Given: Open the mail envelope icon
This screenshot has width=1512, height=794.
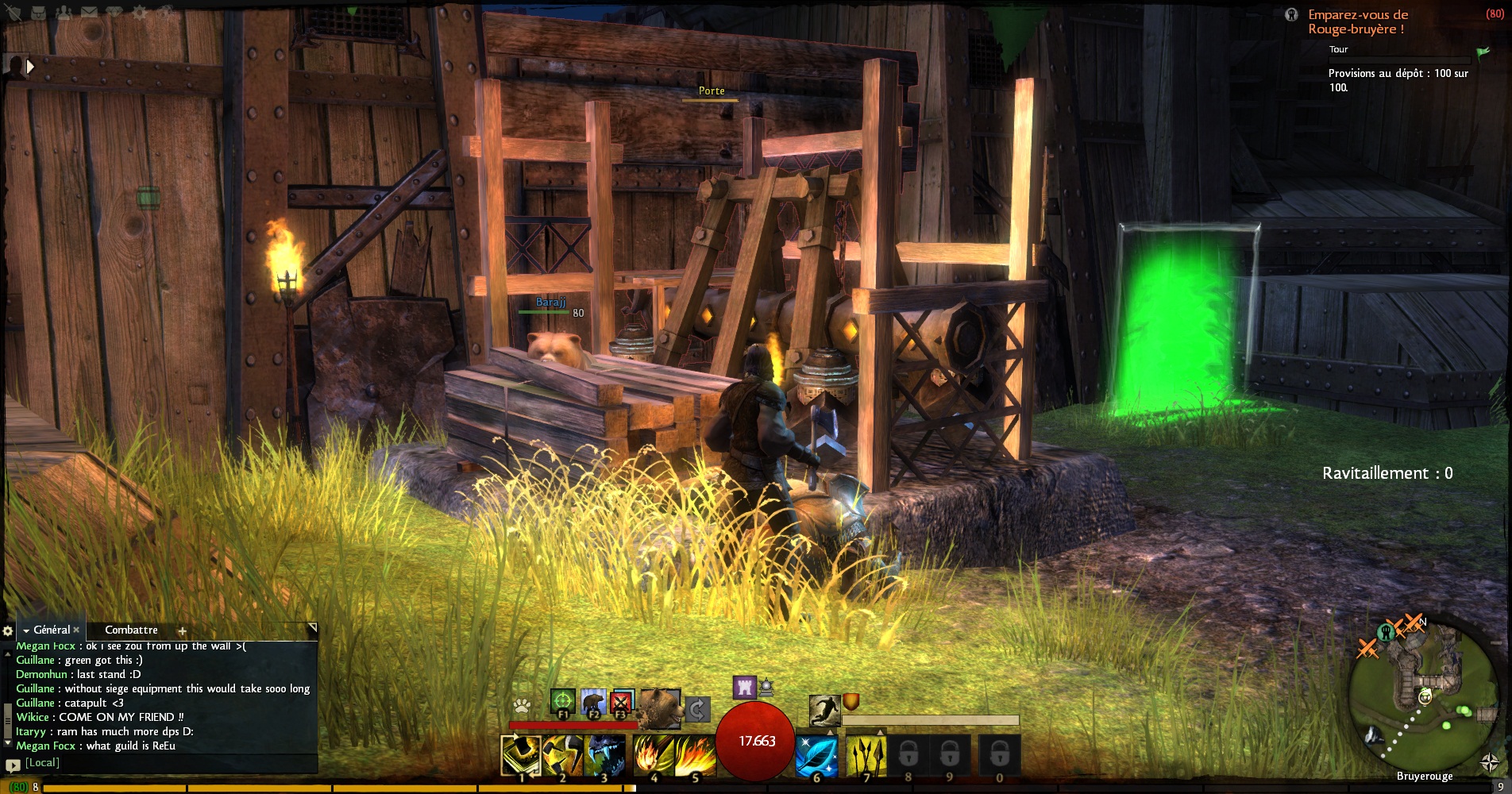Looking at the screenshot, I should coord(89,12).
